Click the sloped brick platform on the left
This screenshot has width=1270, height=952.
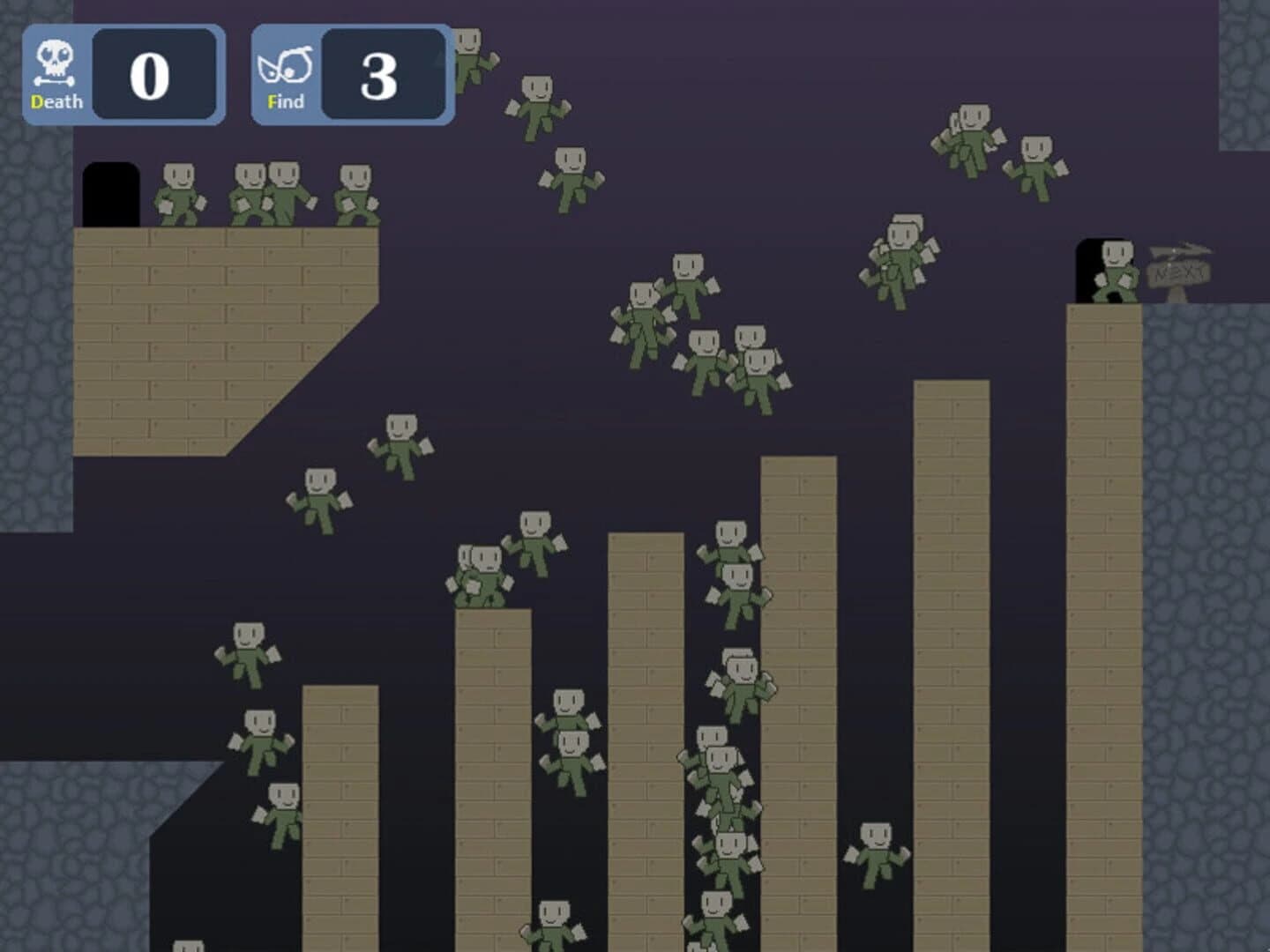click(x=220, y=335)
